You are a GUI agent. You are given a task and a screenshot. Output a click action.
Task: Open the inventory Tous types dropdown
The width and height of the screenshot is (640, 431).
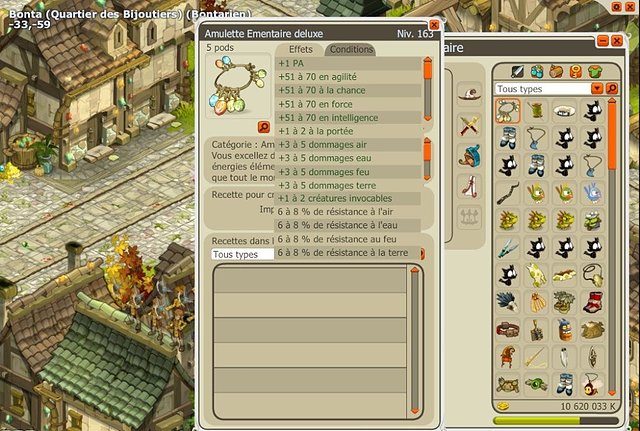point(597,88)
